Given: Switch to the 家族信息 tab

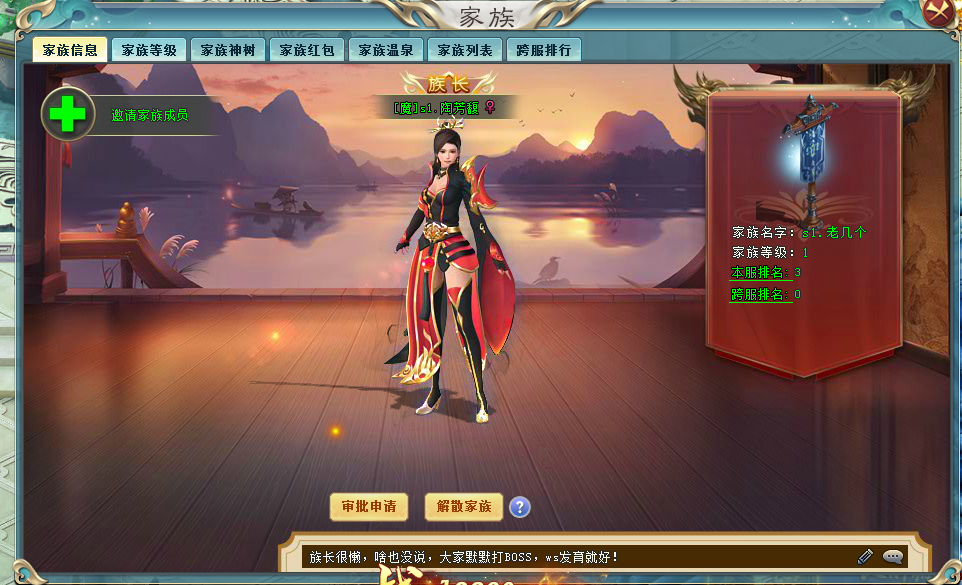Looking at the screenshot, I should coord(70,50).
